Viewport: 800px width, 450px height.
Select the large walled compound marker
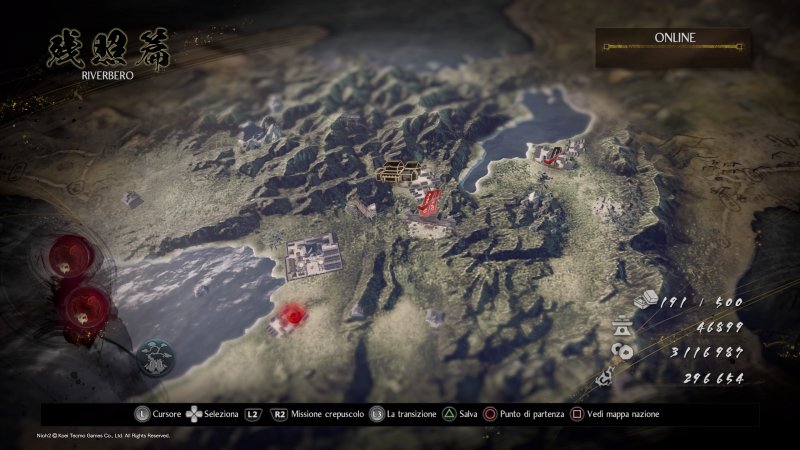314,256
